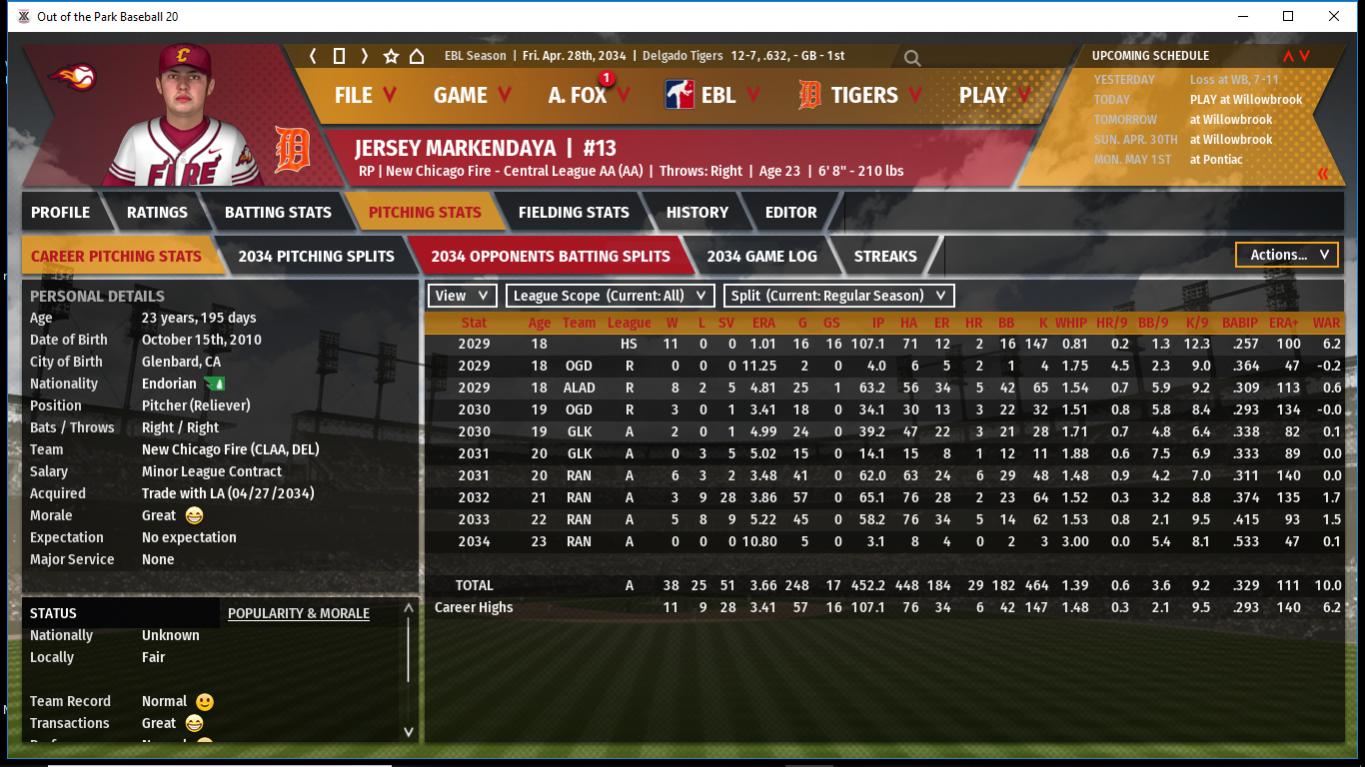Show the FIELDING STATS tab
1365x767 pixels.
pos(573,212)
